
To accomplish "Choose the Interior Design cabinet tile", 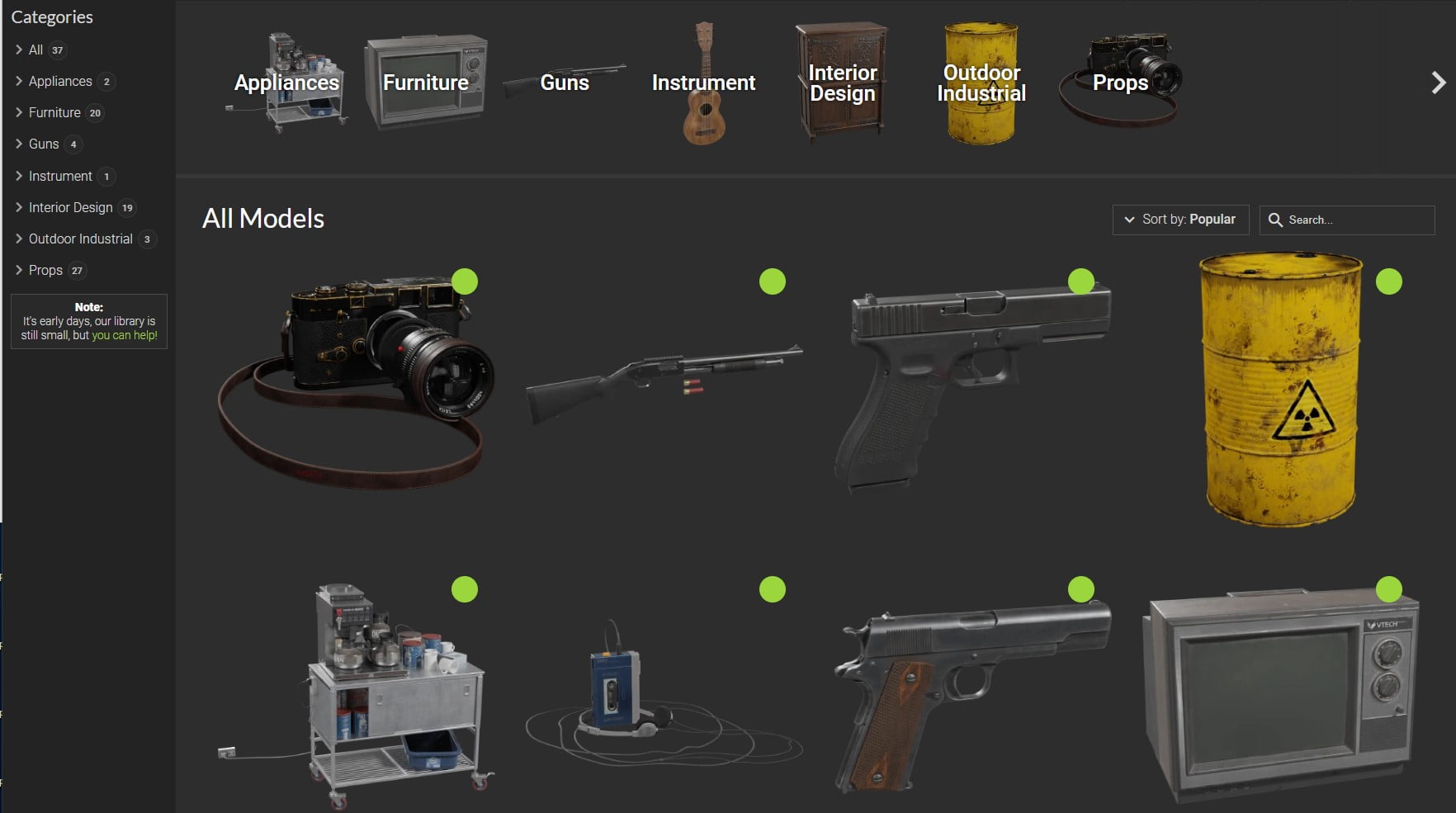I will 842,83.
